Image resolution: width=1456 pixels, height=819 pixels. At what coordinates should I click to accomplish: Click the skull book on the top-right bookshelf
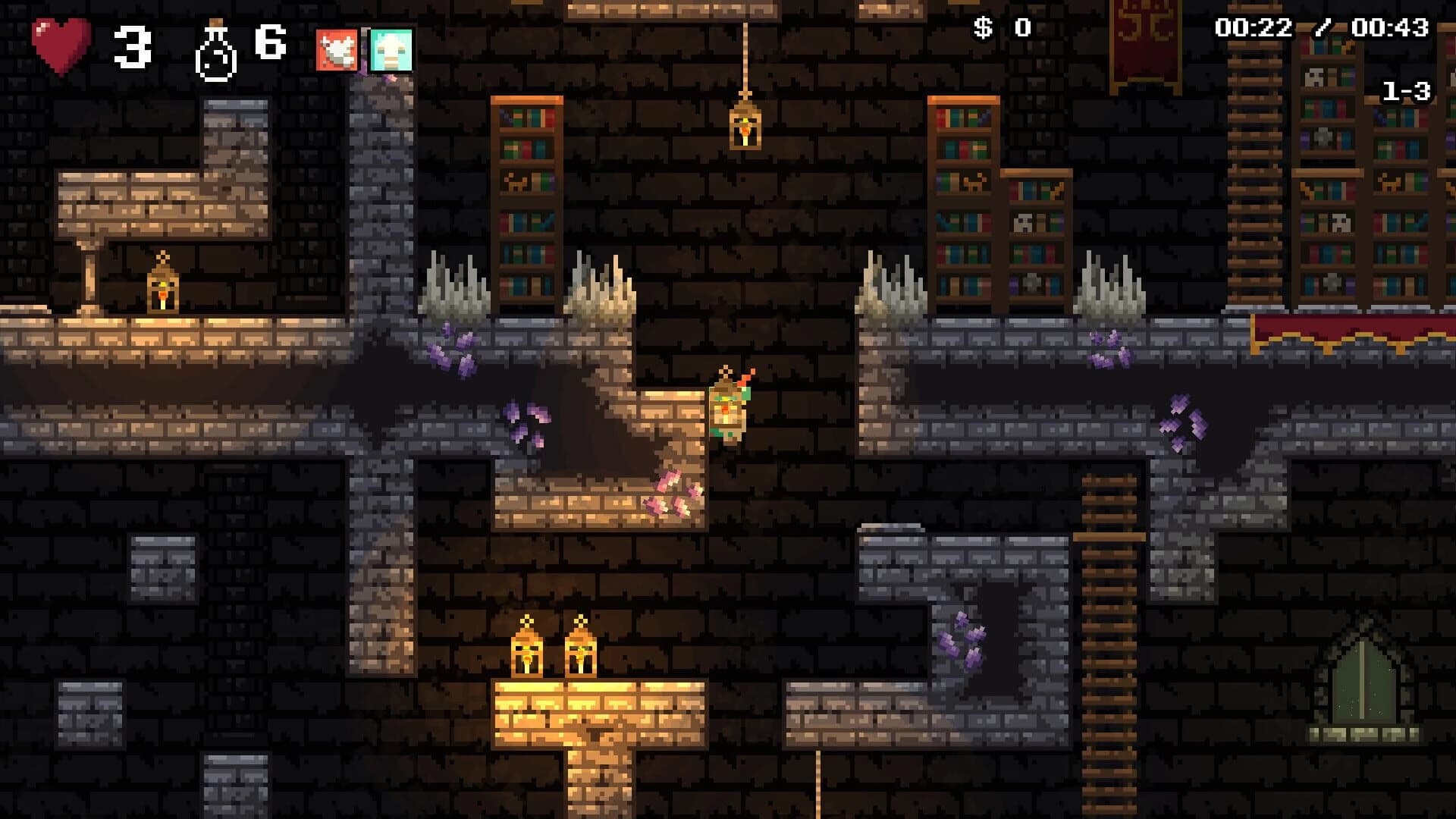click(1314, 76)
